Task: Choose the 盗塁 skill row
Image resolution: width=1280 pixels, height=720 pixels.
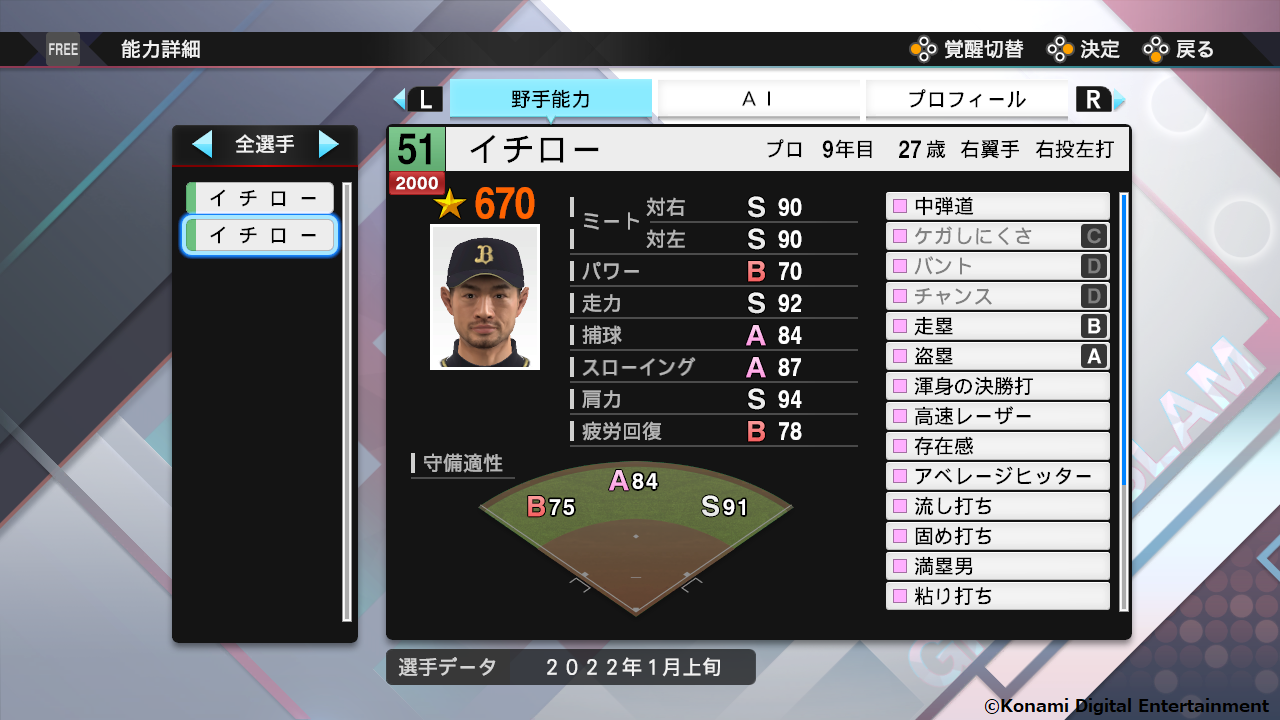Action: point(997,356)
